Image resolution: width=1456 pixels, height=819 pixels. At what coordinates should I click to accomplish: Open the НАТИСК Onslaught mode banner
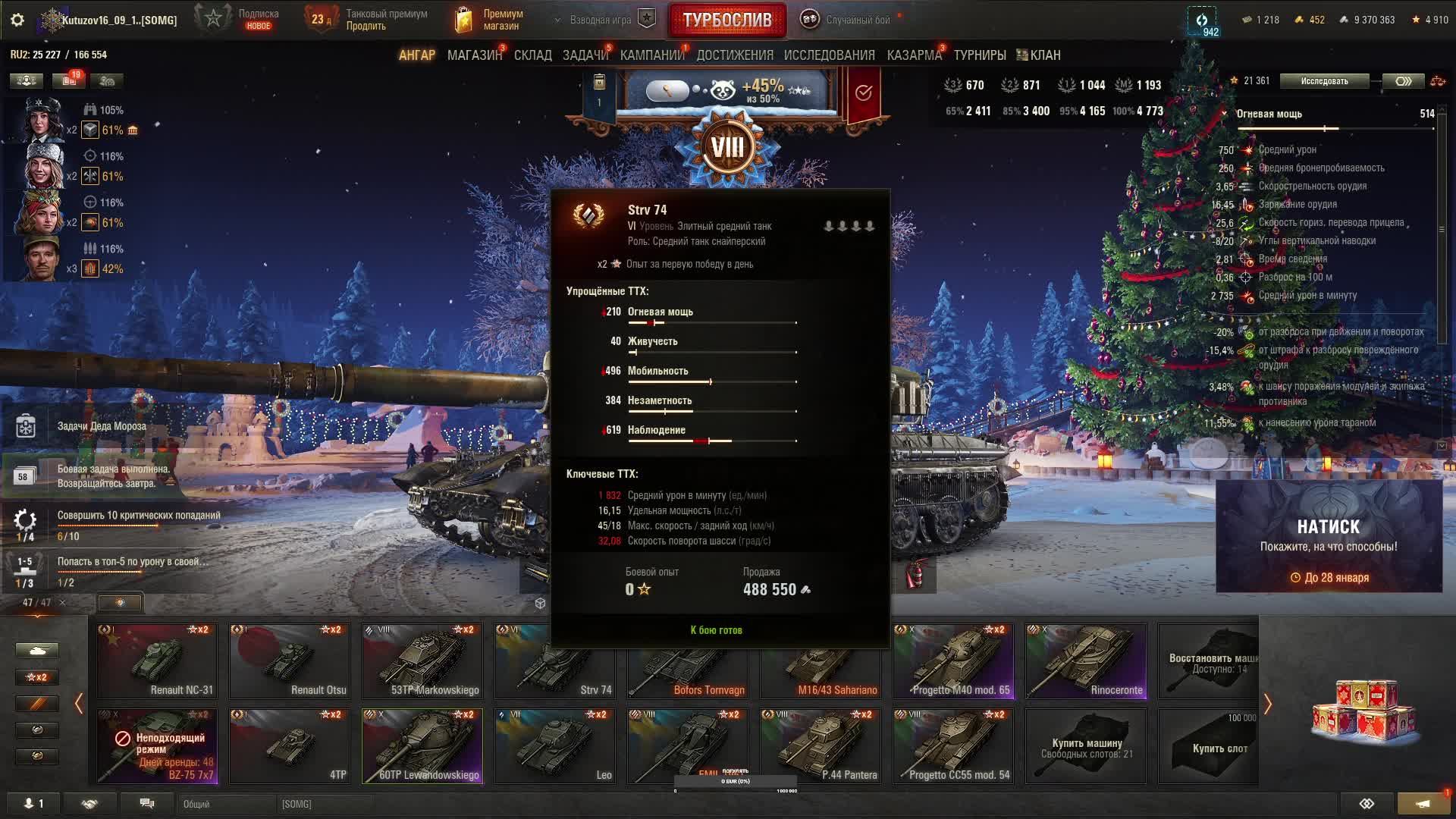pyautogui.click(x=1329, y=535)
